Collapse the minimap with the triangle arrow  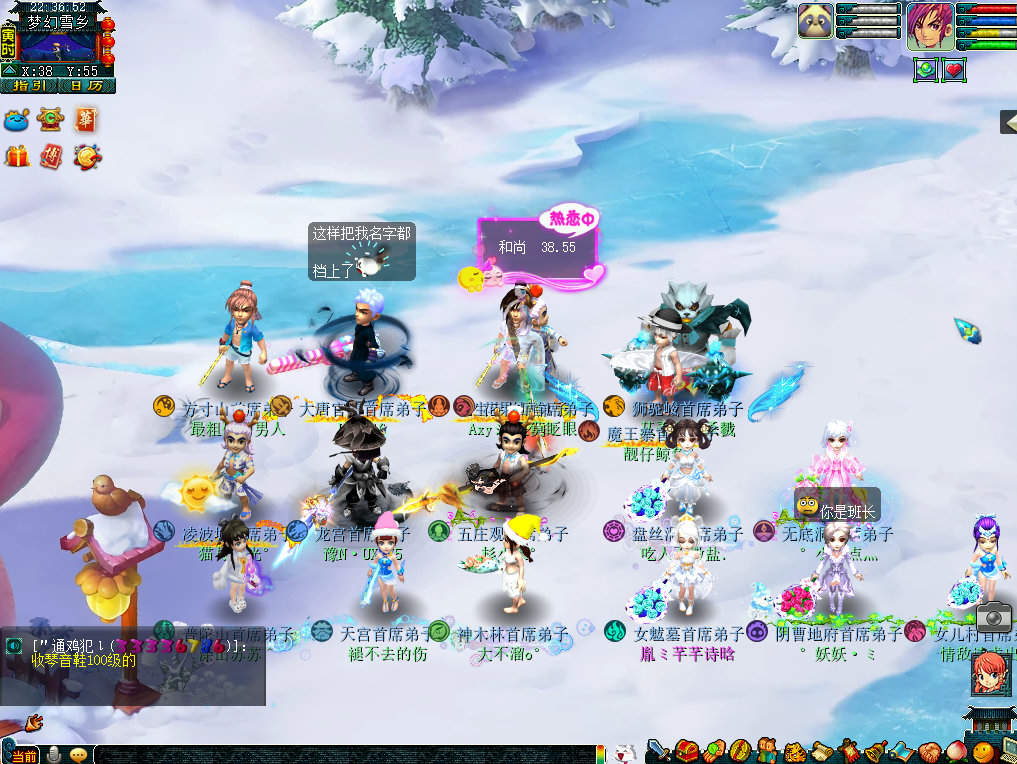pos(9,71)
